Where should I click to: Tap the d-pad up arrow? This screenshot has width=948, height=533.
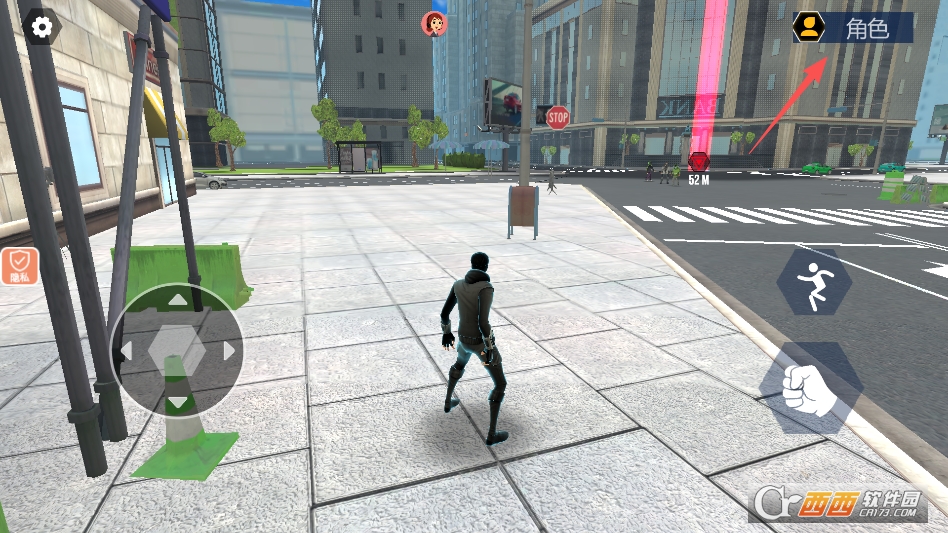176,299
